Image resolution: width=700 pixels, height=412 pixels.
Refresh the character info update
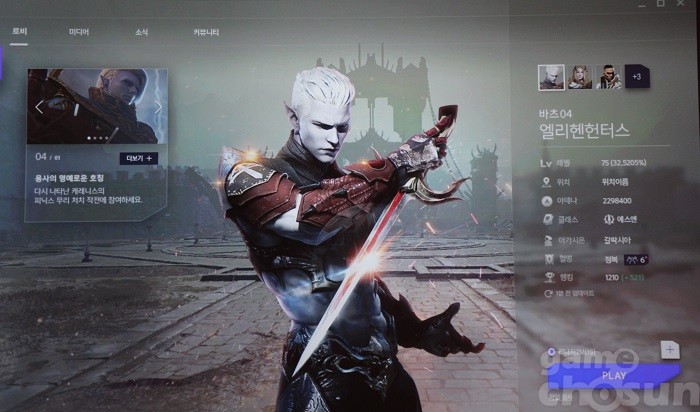tap(549, 293)
